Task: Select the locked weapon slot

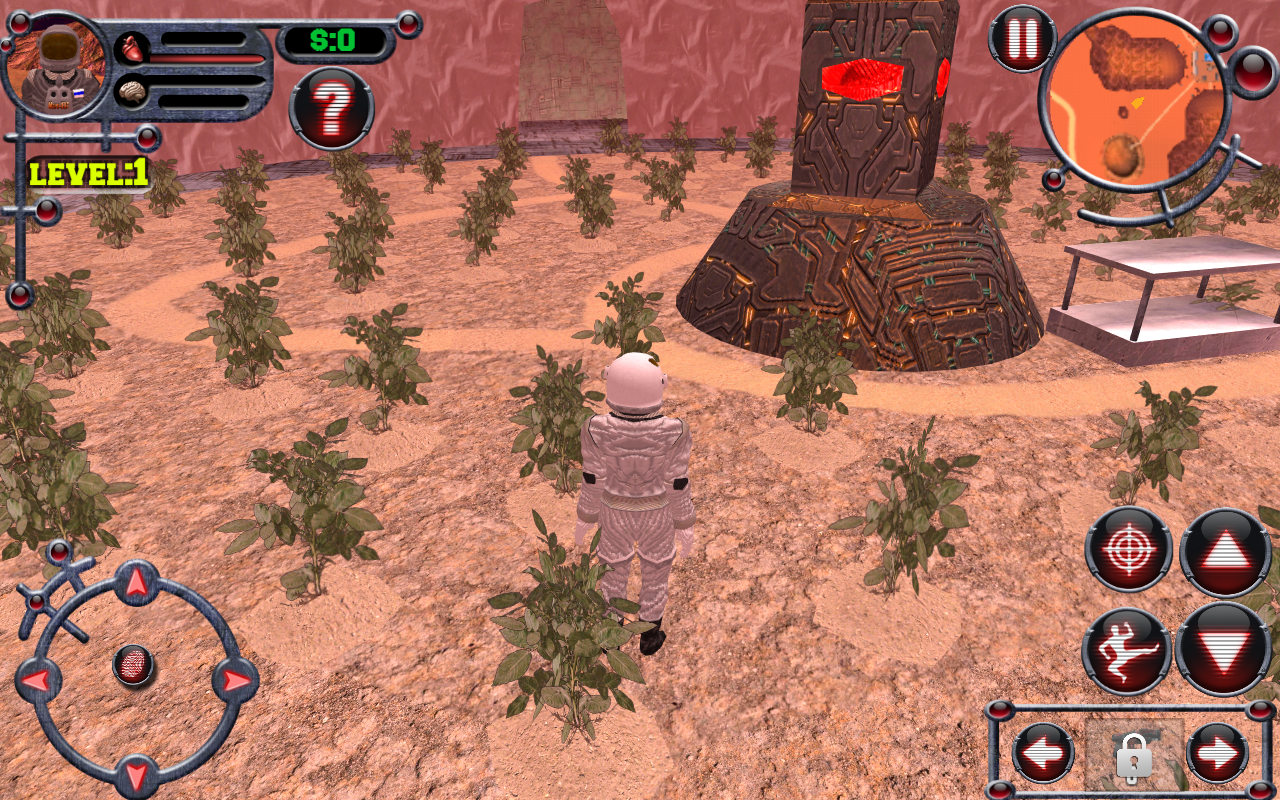Action: click(x=1132, y=755)
